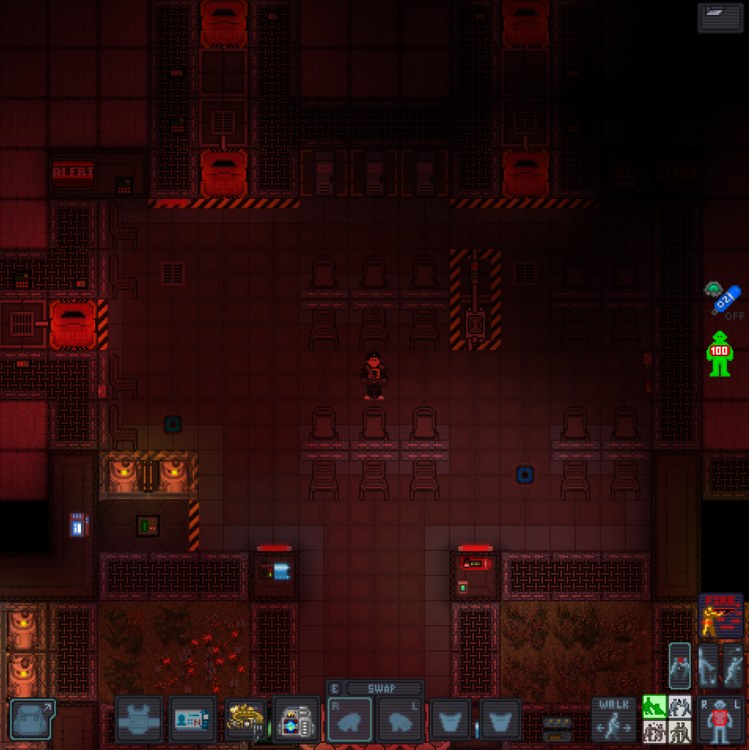The image size is (749, 750).
Task: Choose the green help intent
Action: coord(654,707)
